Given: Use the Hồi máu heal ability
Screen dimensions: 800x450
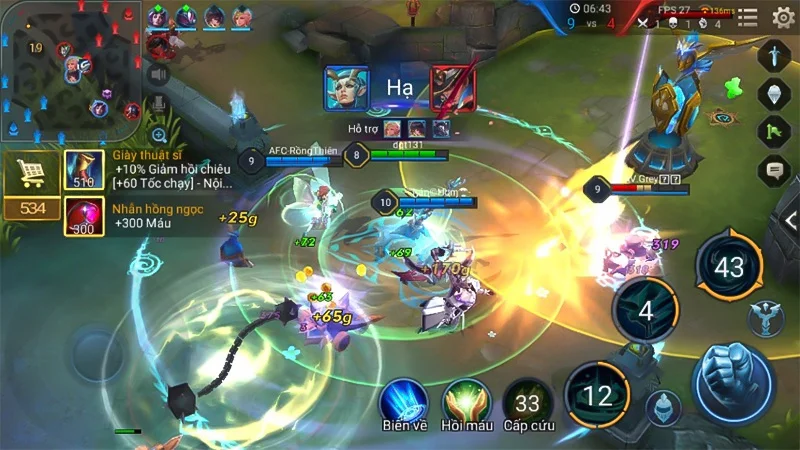Looking at the screenshot, I should point(466,400).
